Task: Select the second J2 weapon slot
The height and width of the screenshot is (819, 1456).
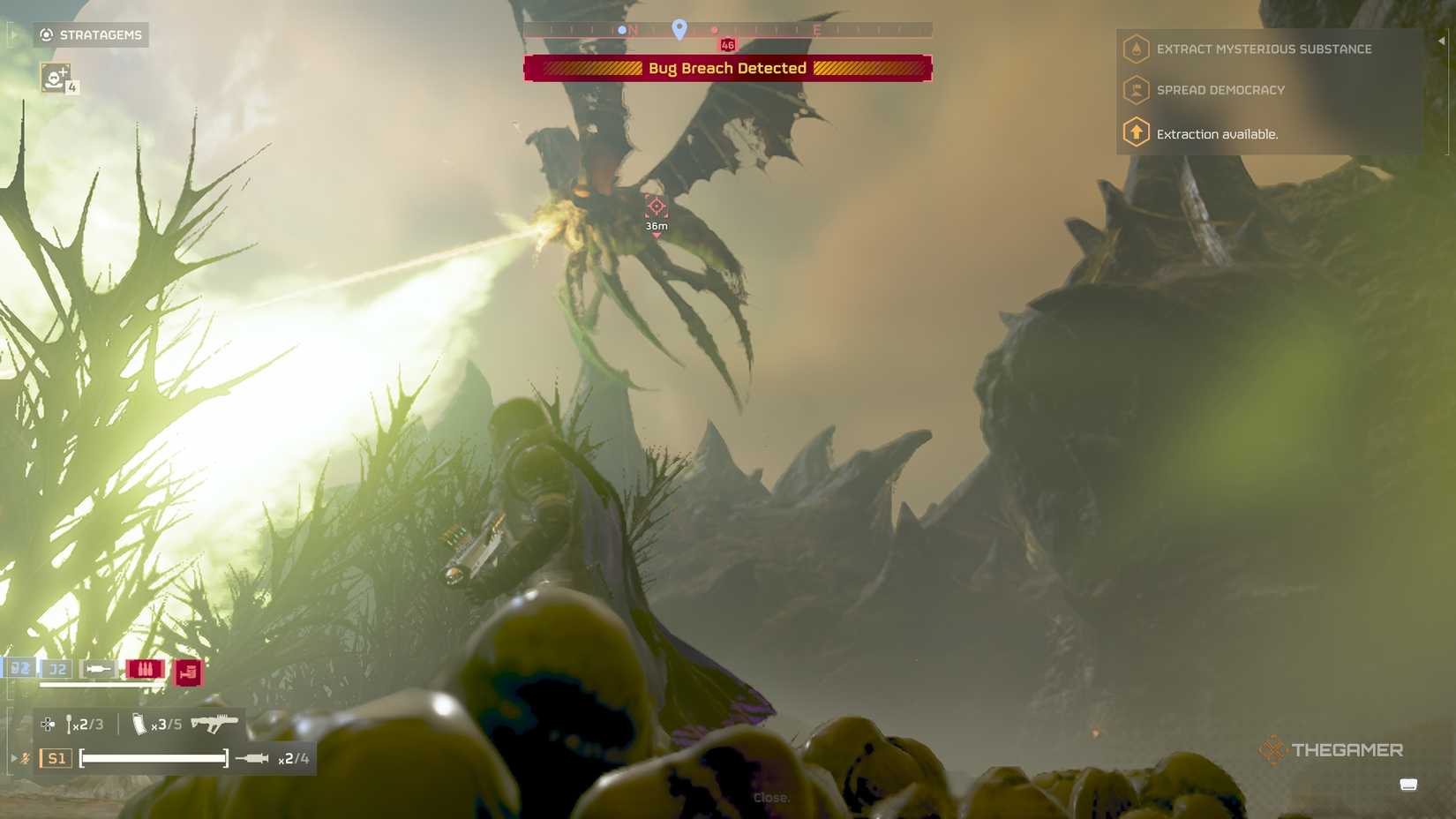Action: [x=58, y=669]
